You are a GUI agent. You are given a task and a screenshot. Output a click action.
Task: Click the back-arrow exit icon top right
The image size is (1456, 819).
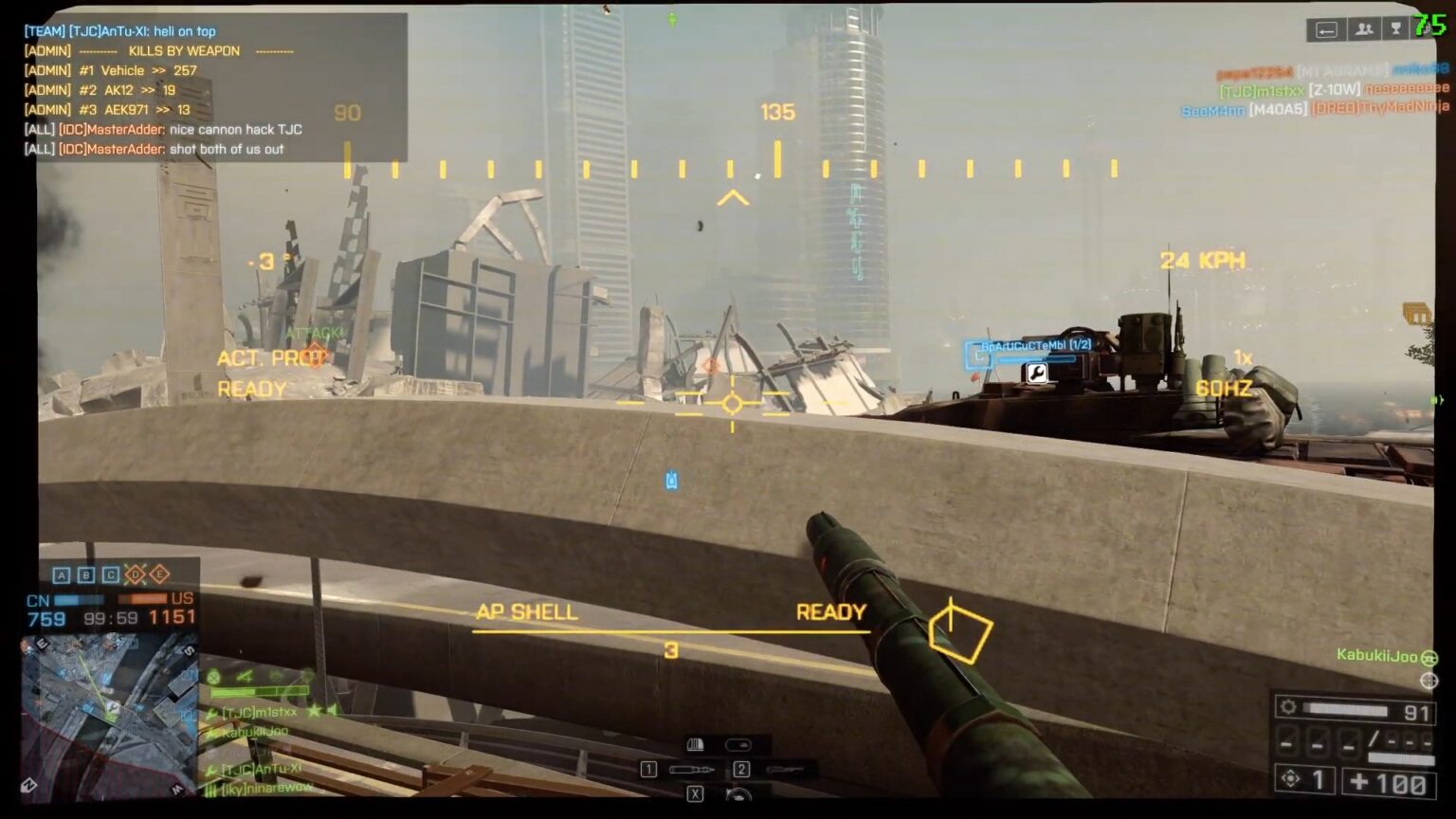click(1326, 28)
